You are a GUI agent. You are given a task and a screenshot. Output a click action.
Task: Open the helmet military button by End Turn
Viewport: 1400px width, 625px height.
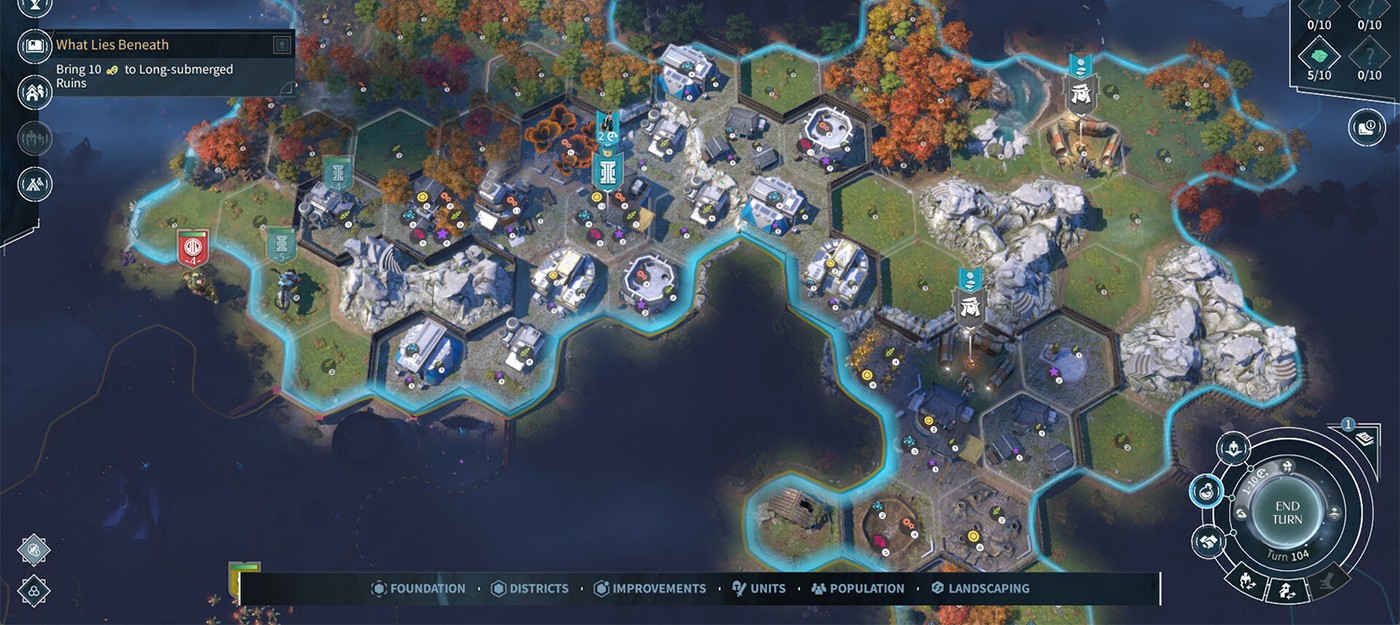1236,448
